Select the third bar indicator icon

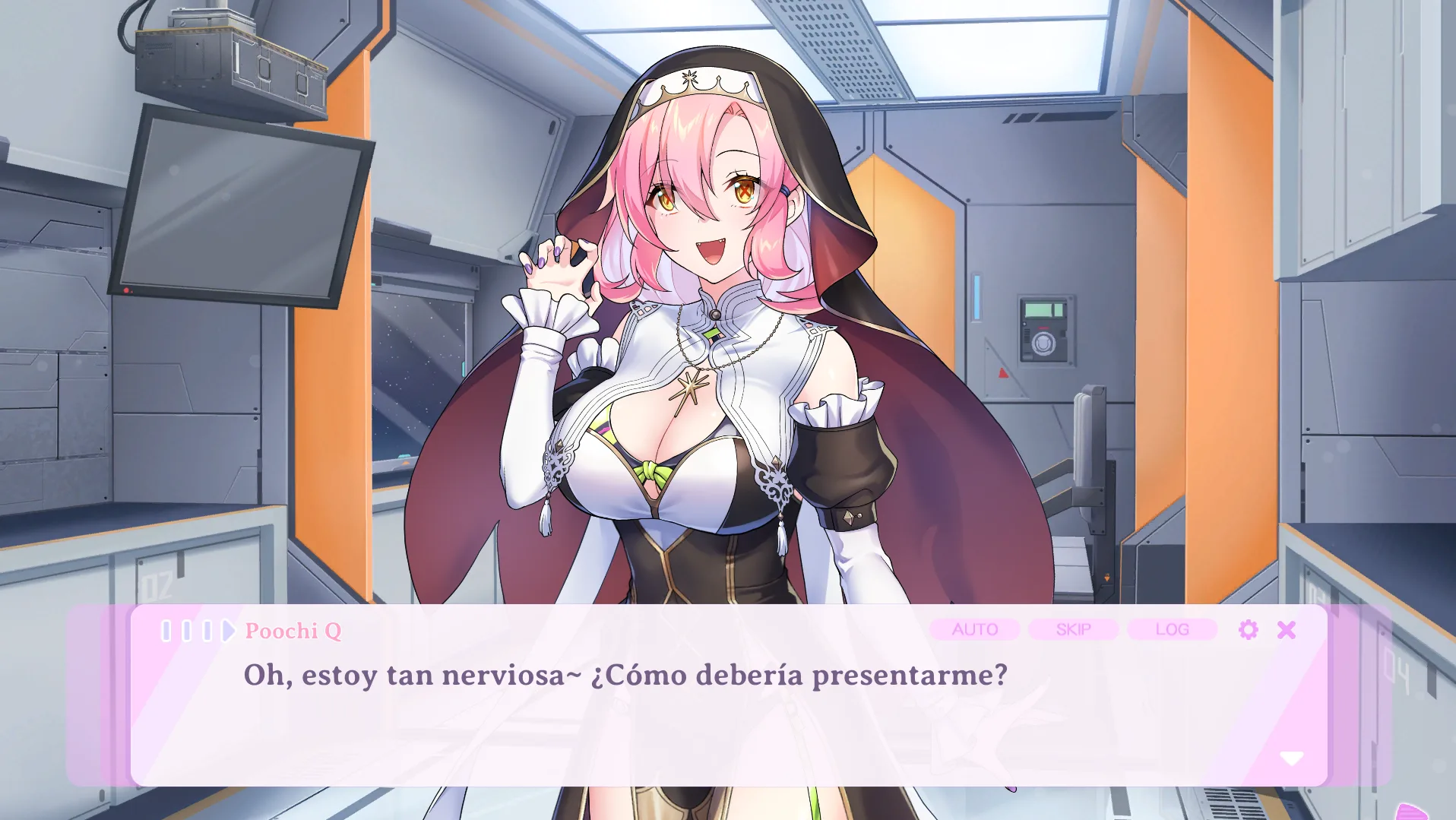207,630
